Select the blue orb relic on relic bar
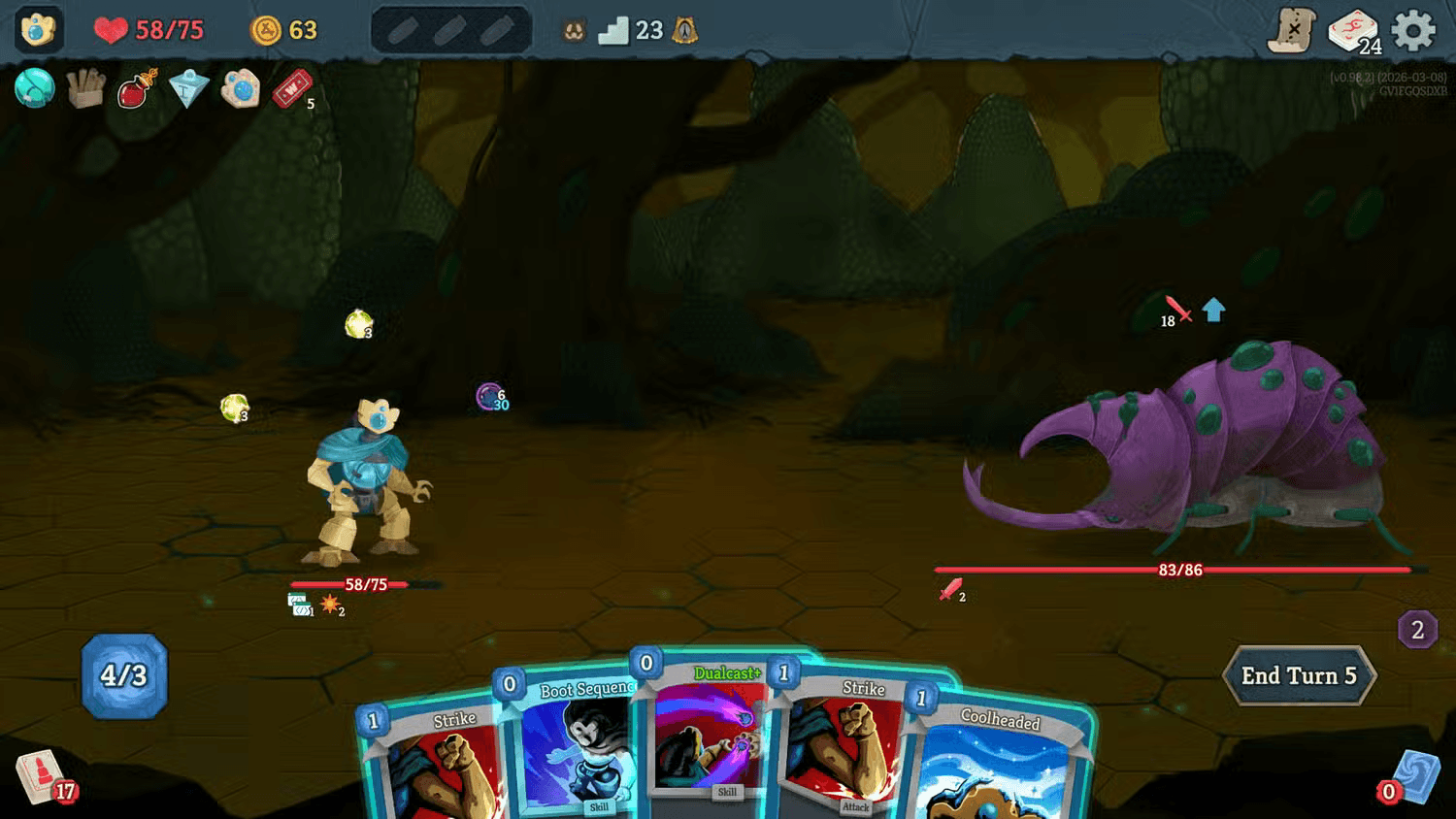Screen dimensions: 1456x819 [34, 89]
